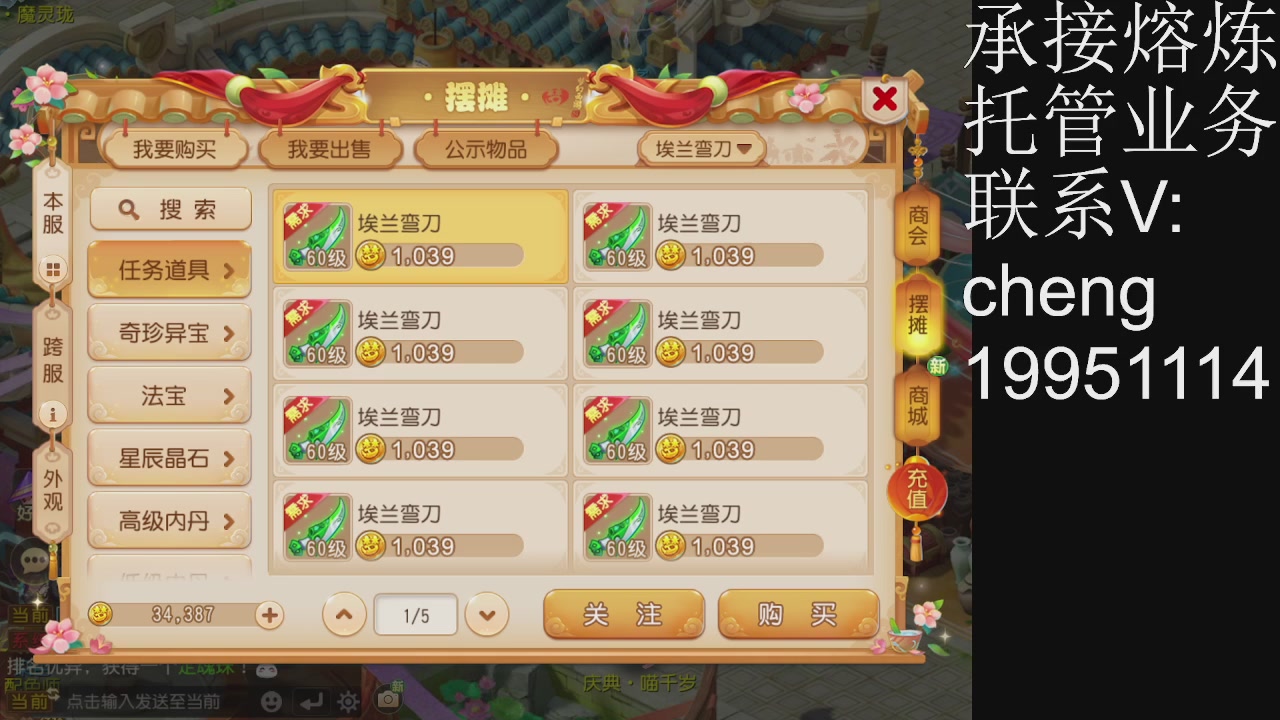The height and width of the screenshot is (720, 1280).
Task: Click the magnifying glass 搜索 search icon
Action: [128, 209]
